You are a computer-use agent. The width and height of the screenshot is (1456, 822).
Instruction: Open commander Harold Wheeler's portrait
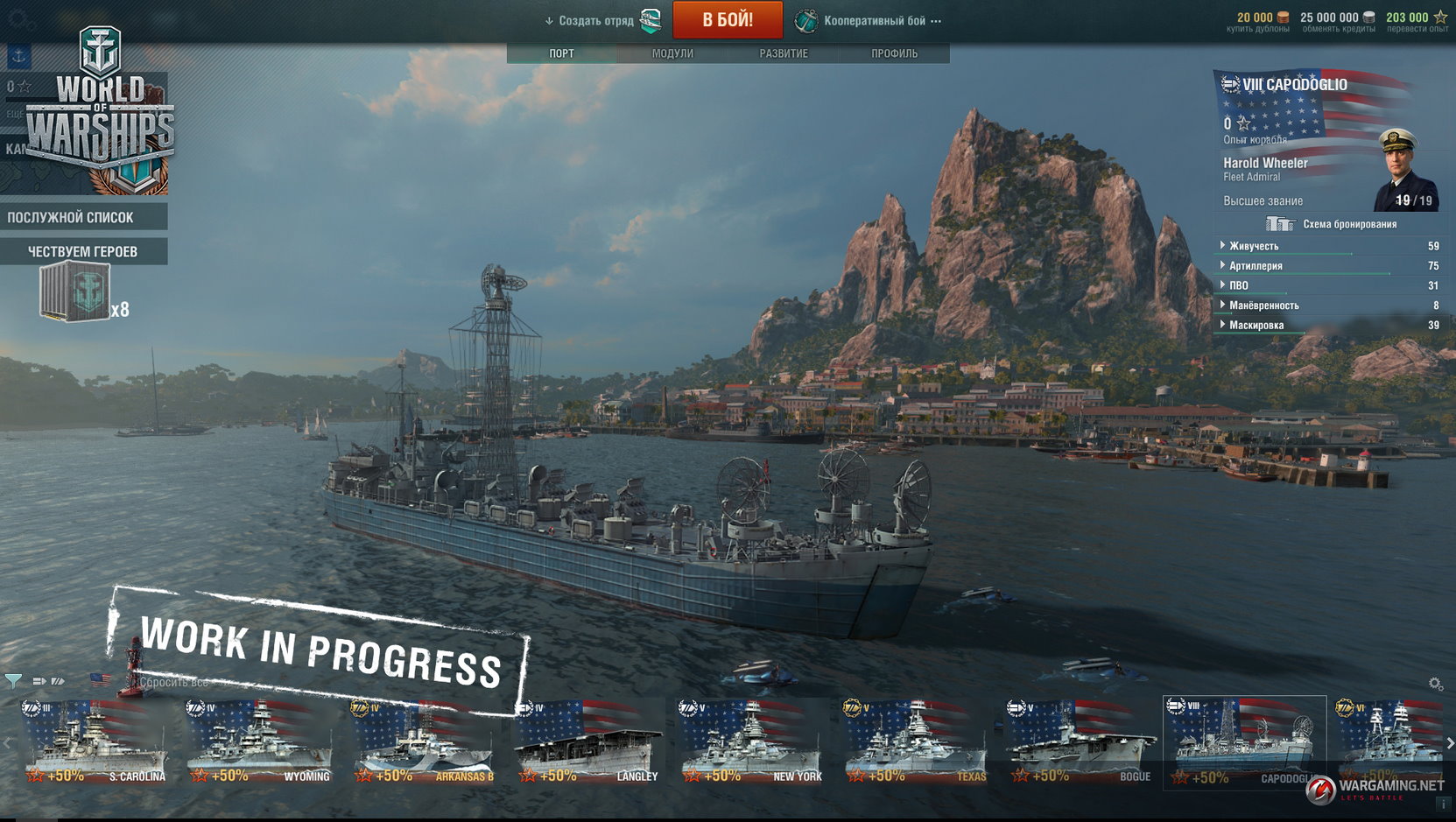point(1405,169)
